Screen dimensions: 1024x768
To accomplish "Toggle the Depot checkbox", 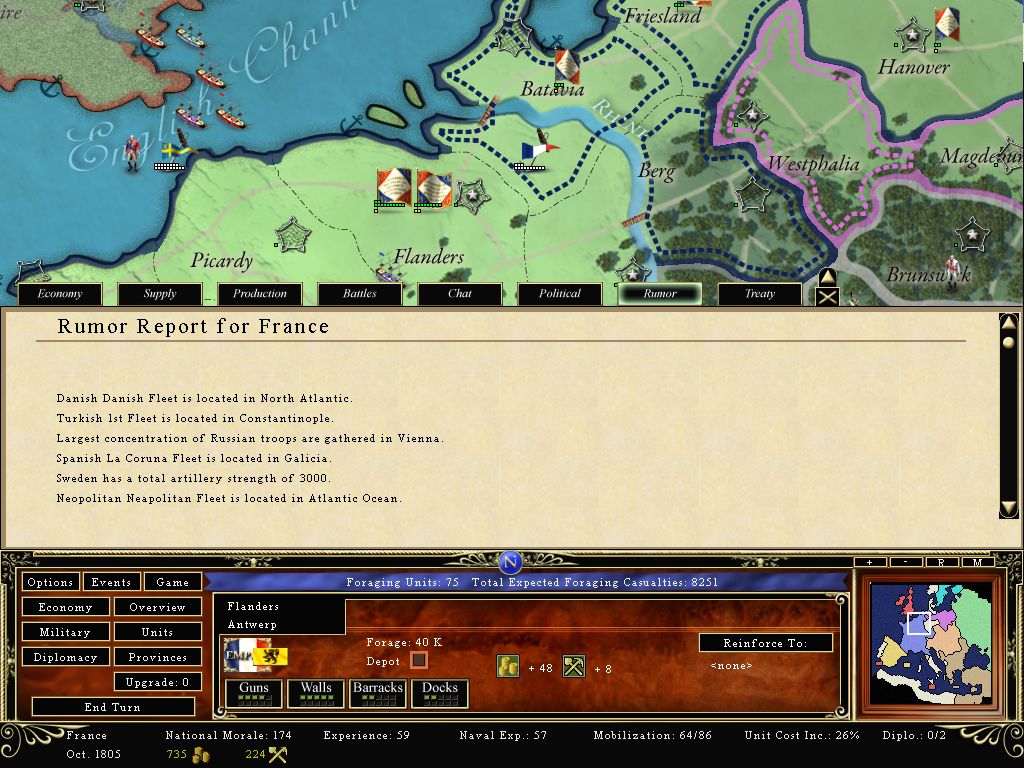I will 419,660.
